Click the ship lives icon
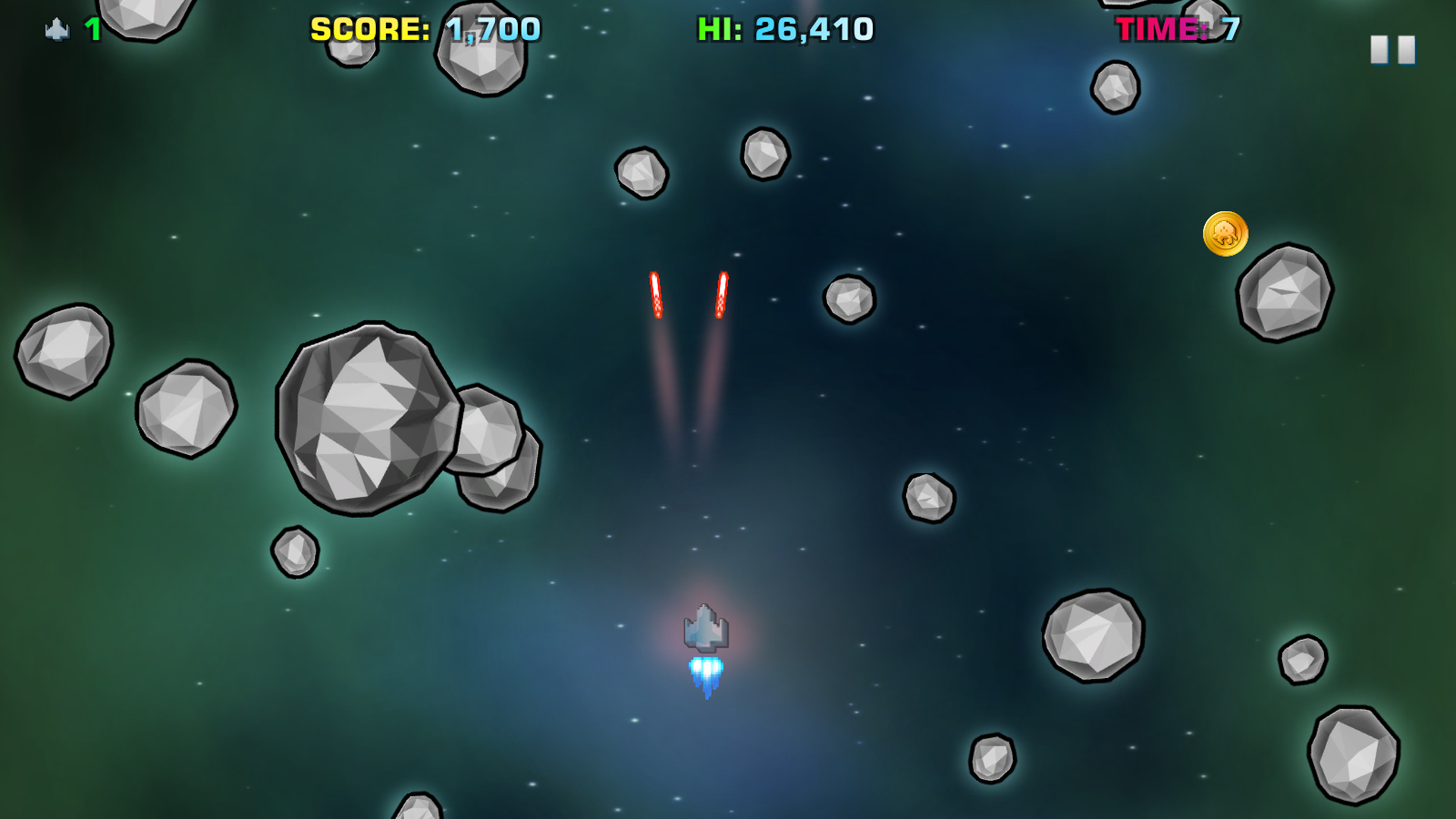 click(57, 30)
